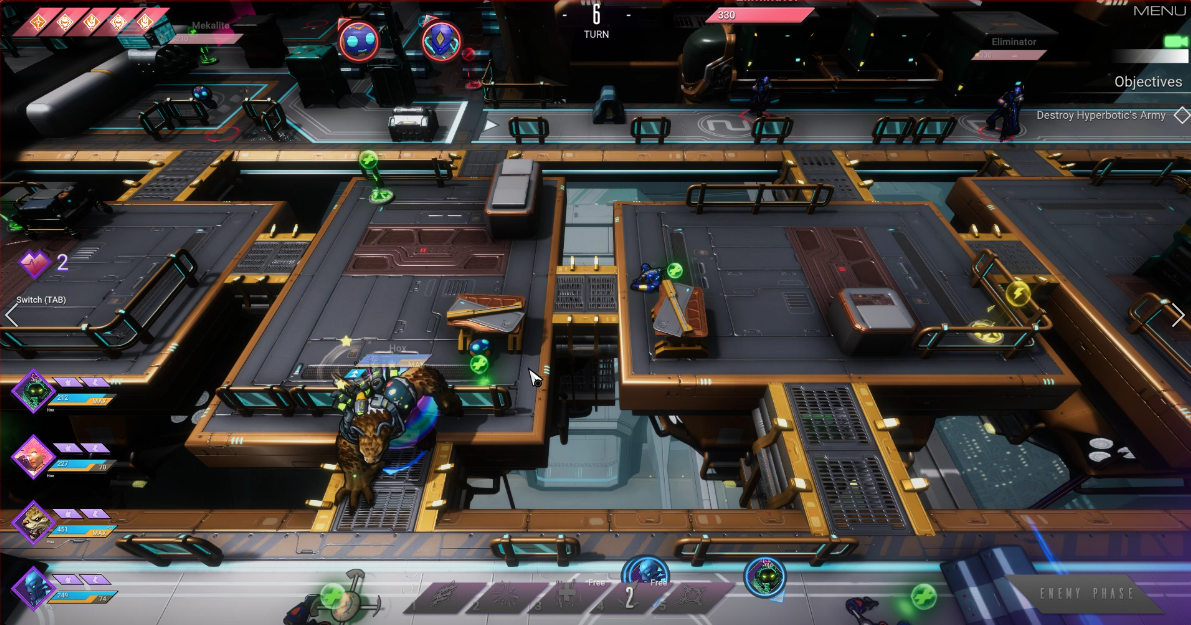Select the blue alien hero portrait
The height and width of the screenshot is (625, 1191).
[x=33, y=587]
